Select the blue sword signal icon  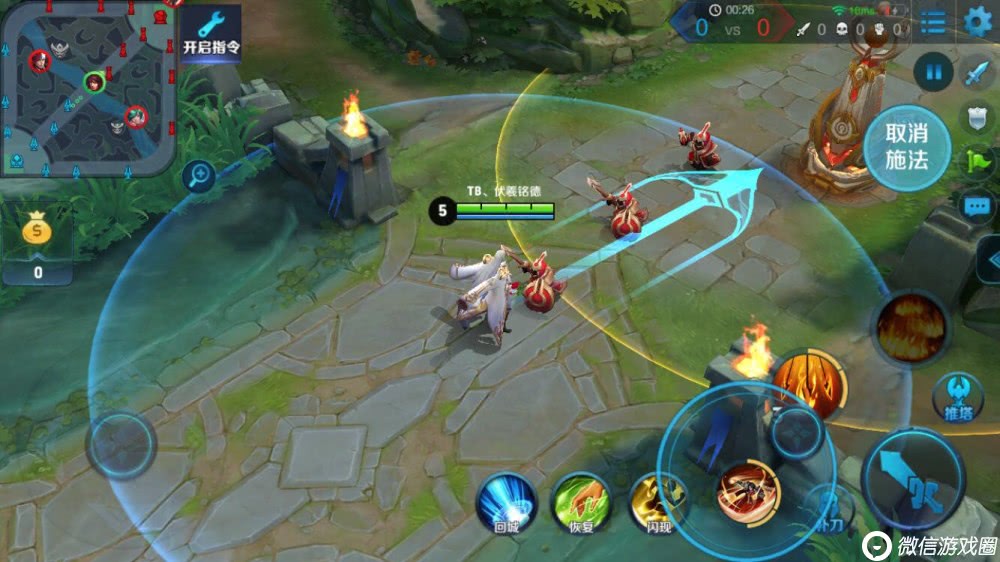click(x=976, y=73)
